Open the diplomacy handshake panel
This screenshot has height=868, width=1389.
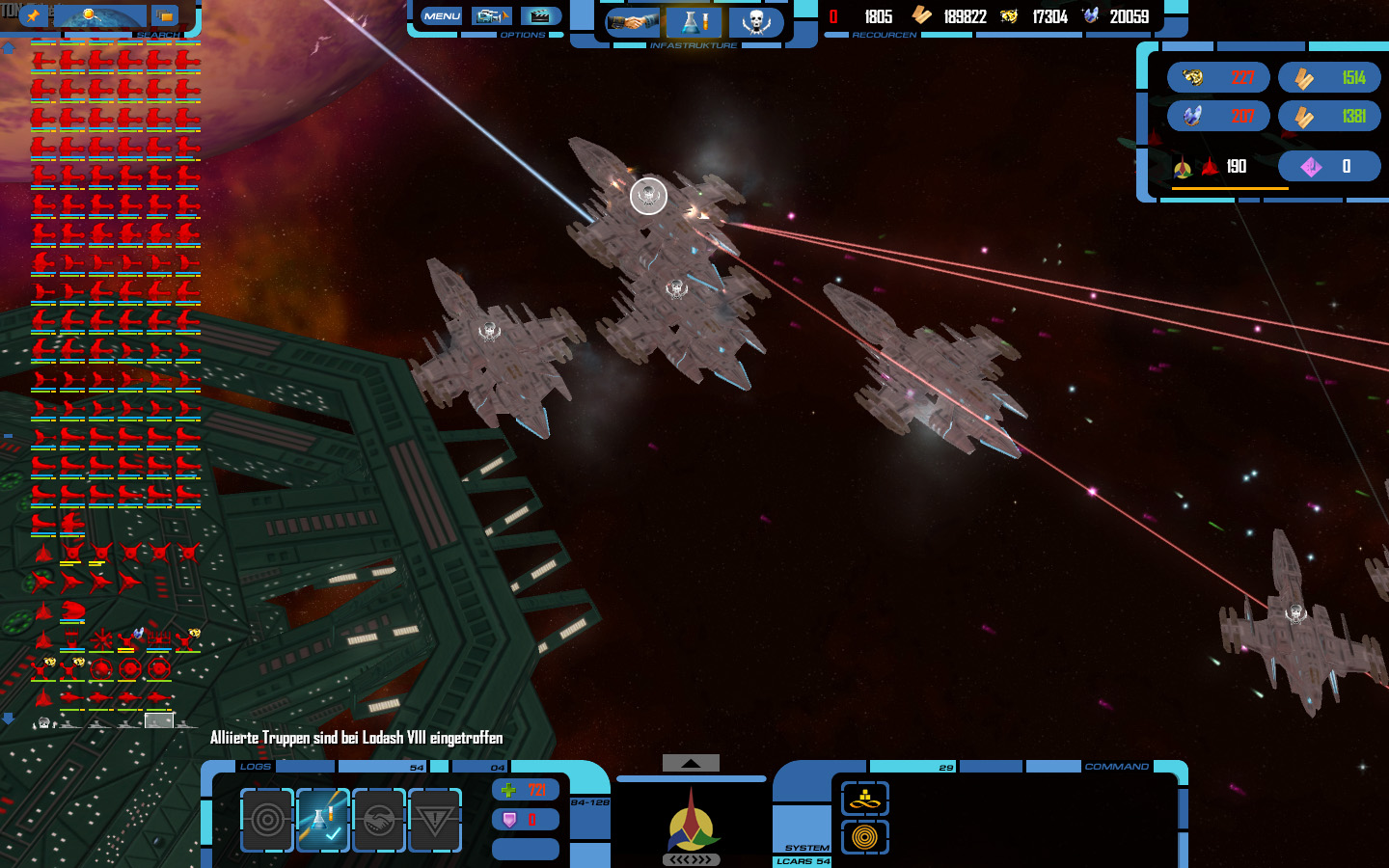[x=633, y=21]
